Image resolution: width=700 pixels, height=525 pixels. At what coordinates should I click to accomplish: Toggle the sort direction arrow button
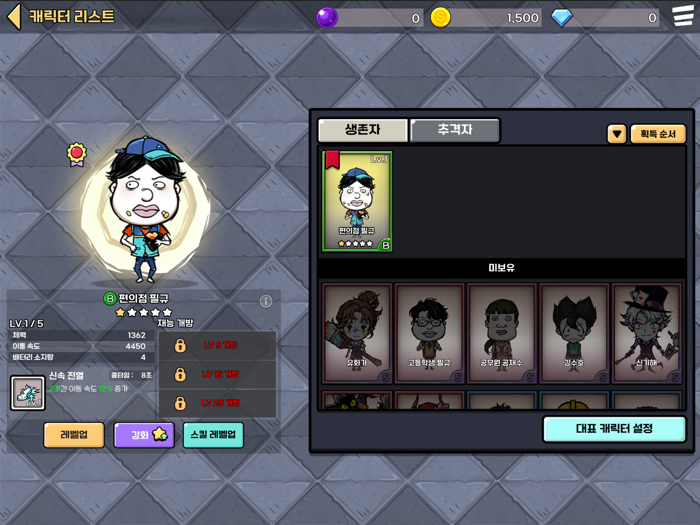click(617, 134)
